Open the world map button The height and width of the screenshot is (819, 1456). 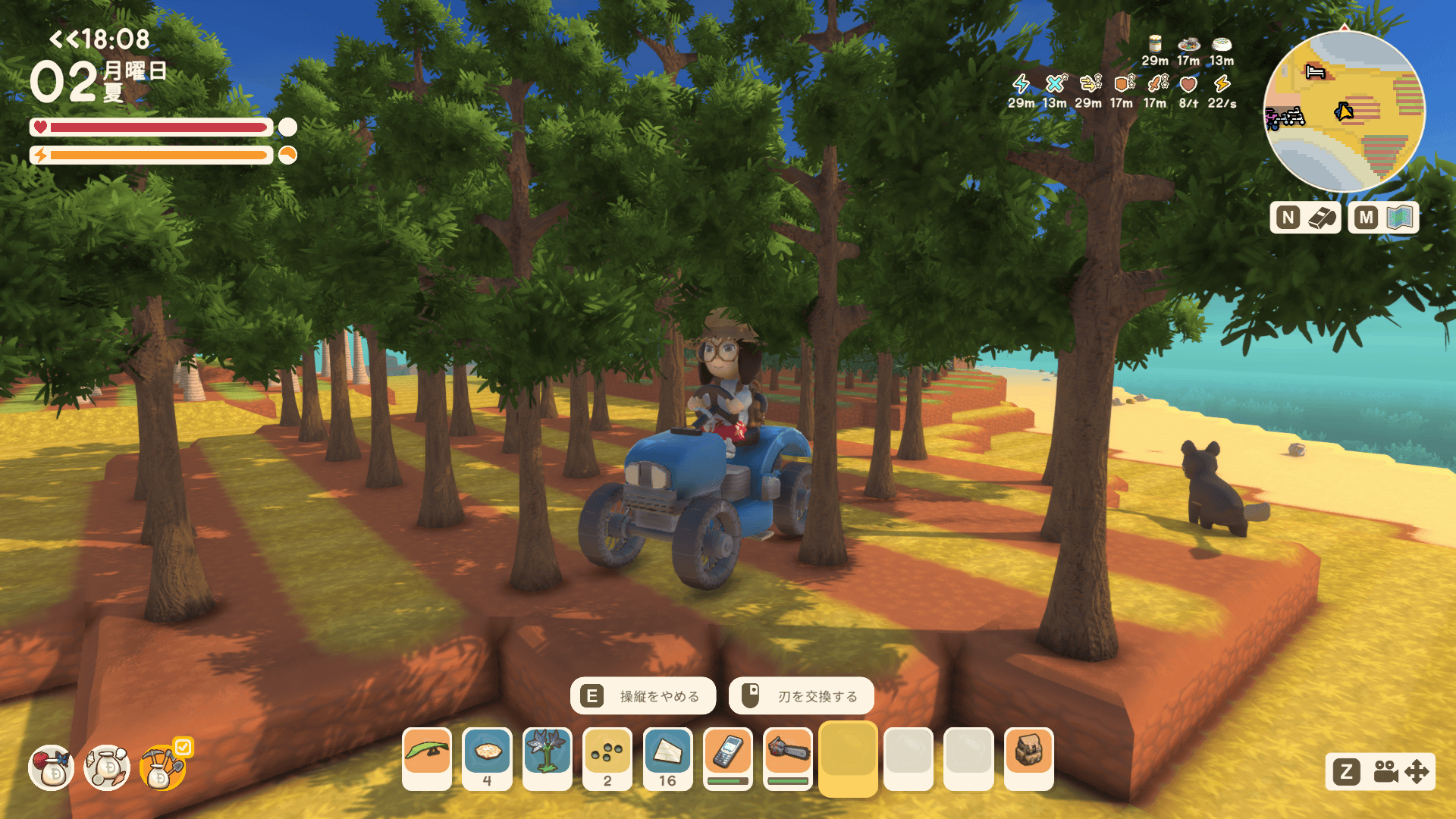click(x=1383, y=218)
